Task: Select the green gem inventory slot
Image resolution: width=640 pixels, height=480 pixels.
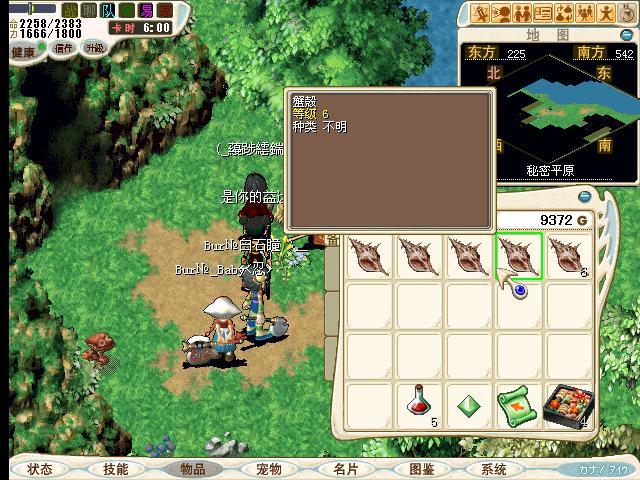Action: [x=469, y=406]
